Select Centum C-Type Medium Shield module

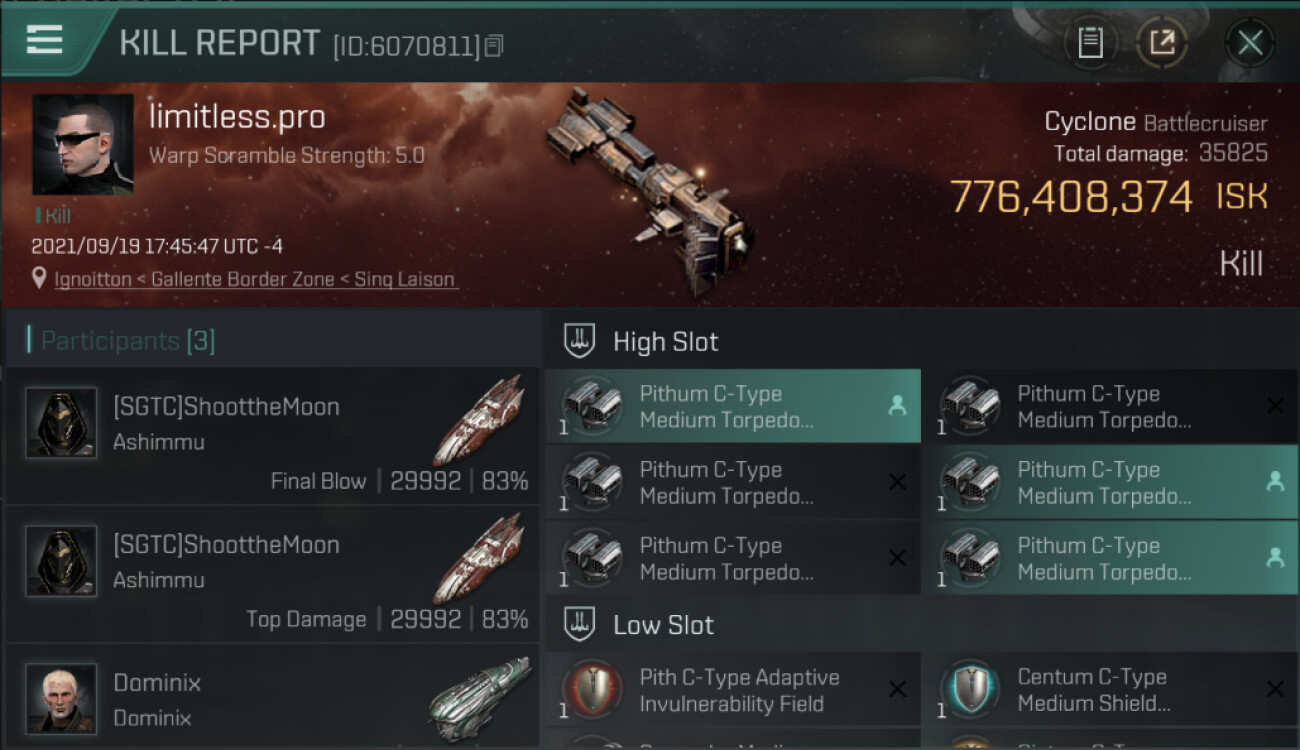click(1110, 690)
